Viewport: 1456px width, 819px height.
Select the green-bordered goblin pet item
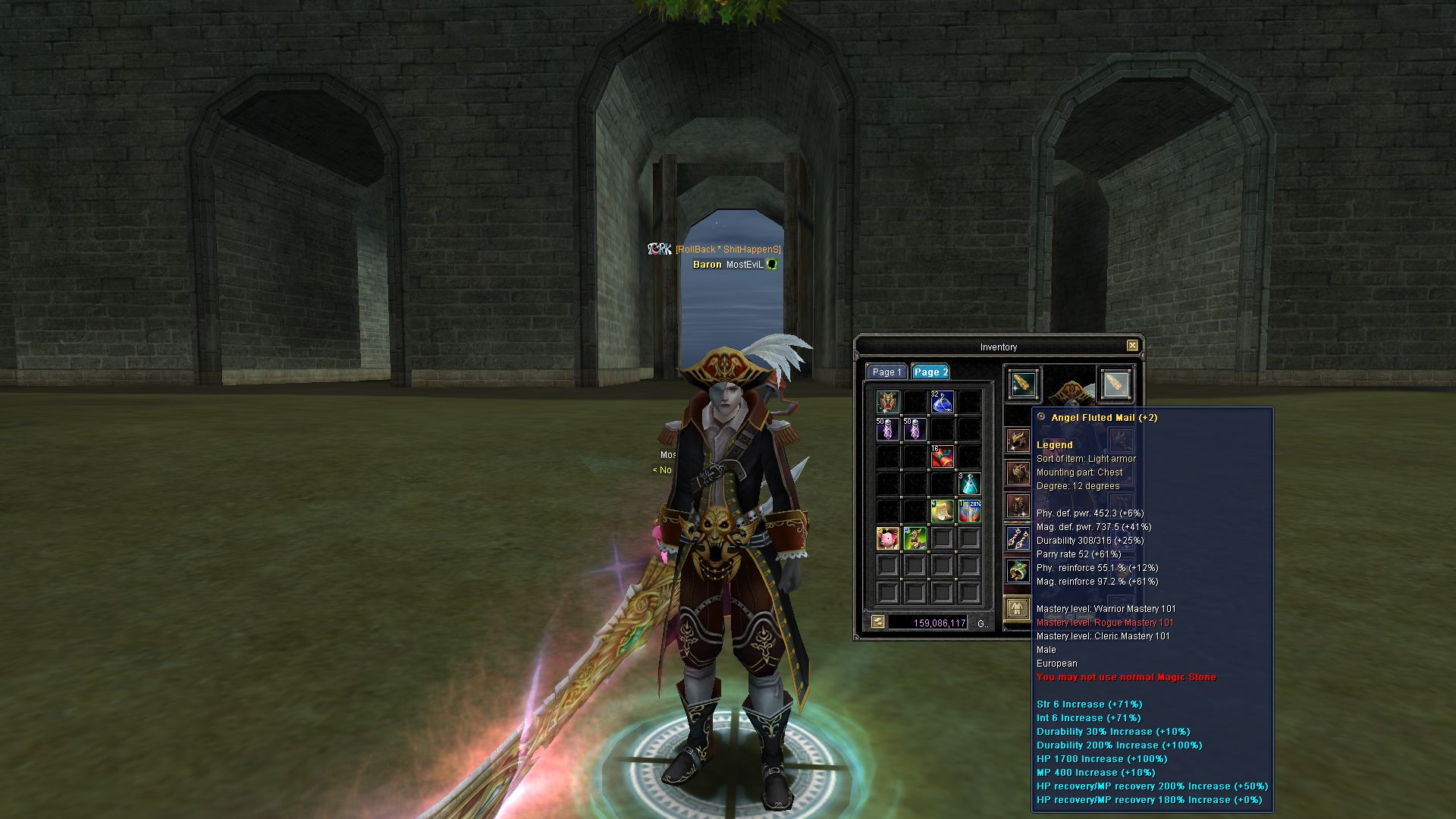pyautogui.click(x=915, y=538)
